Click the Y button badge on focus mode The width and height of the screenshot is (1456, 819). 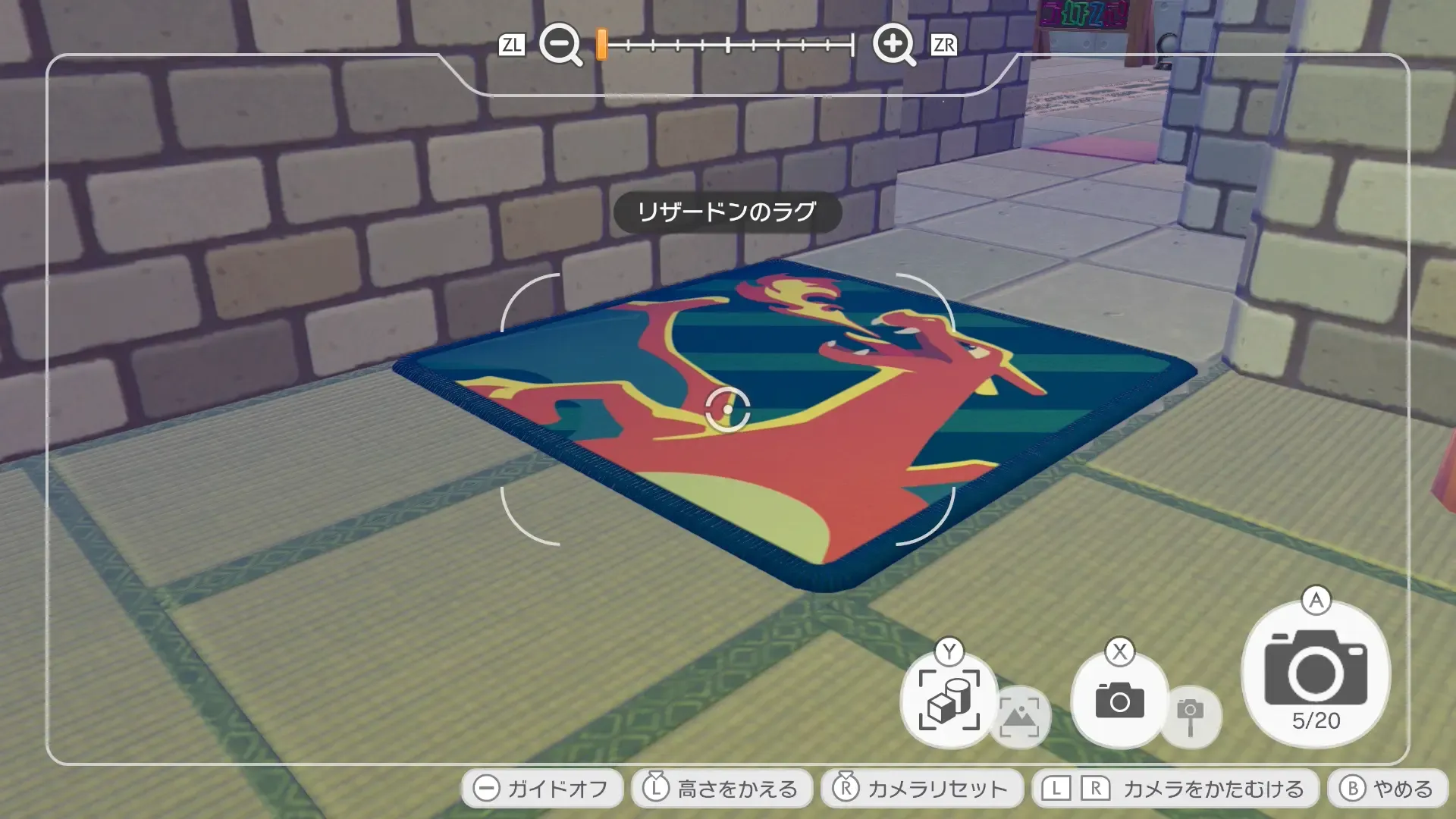(947, 650)
